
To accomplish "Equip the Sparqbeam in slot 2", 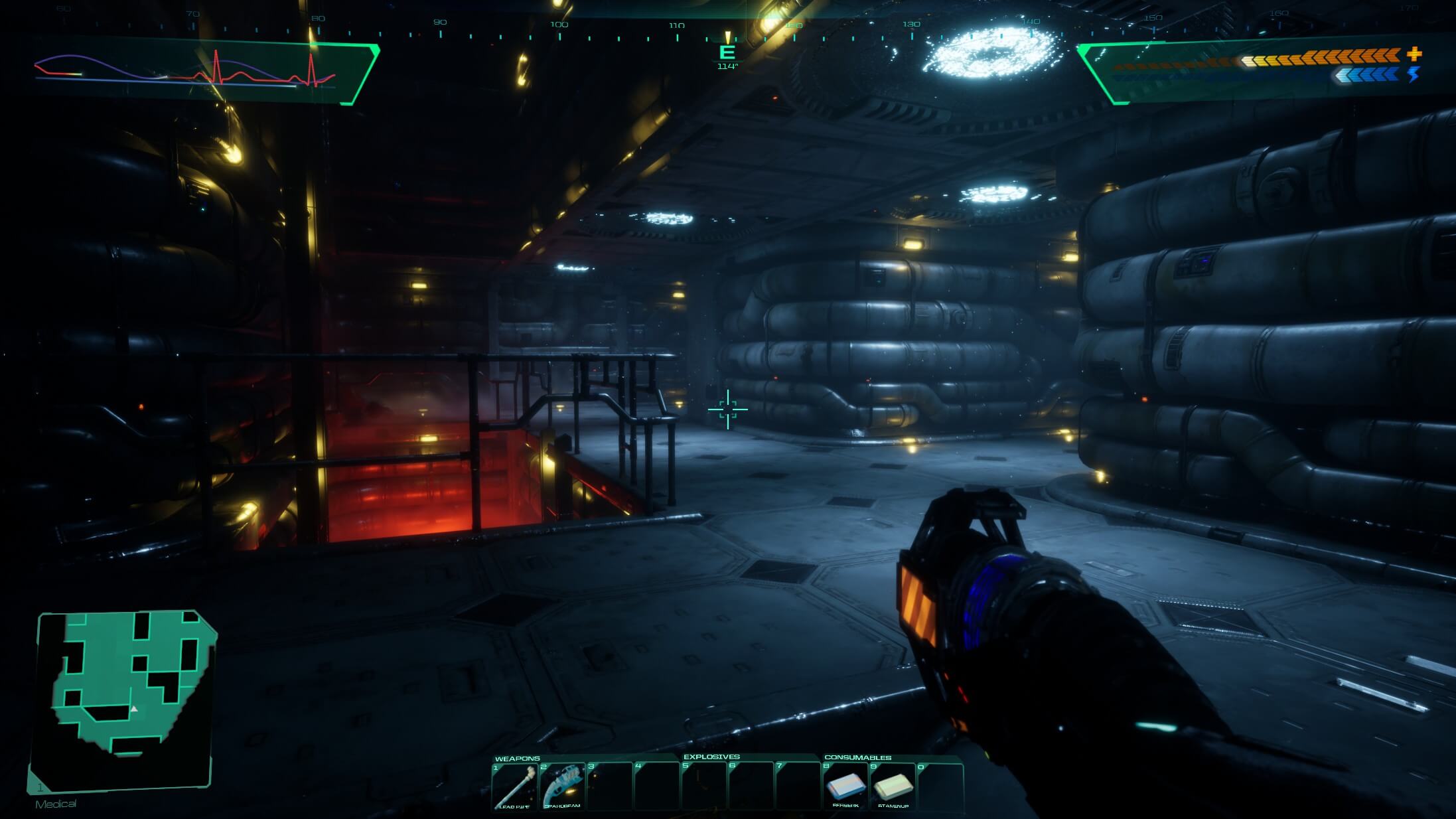I will pos(562,786).
